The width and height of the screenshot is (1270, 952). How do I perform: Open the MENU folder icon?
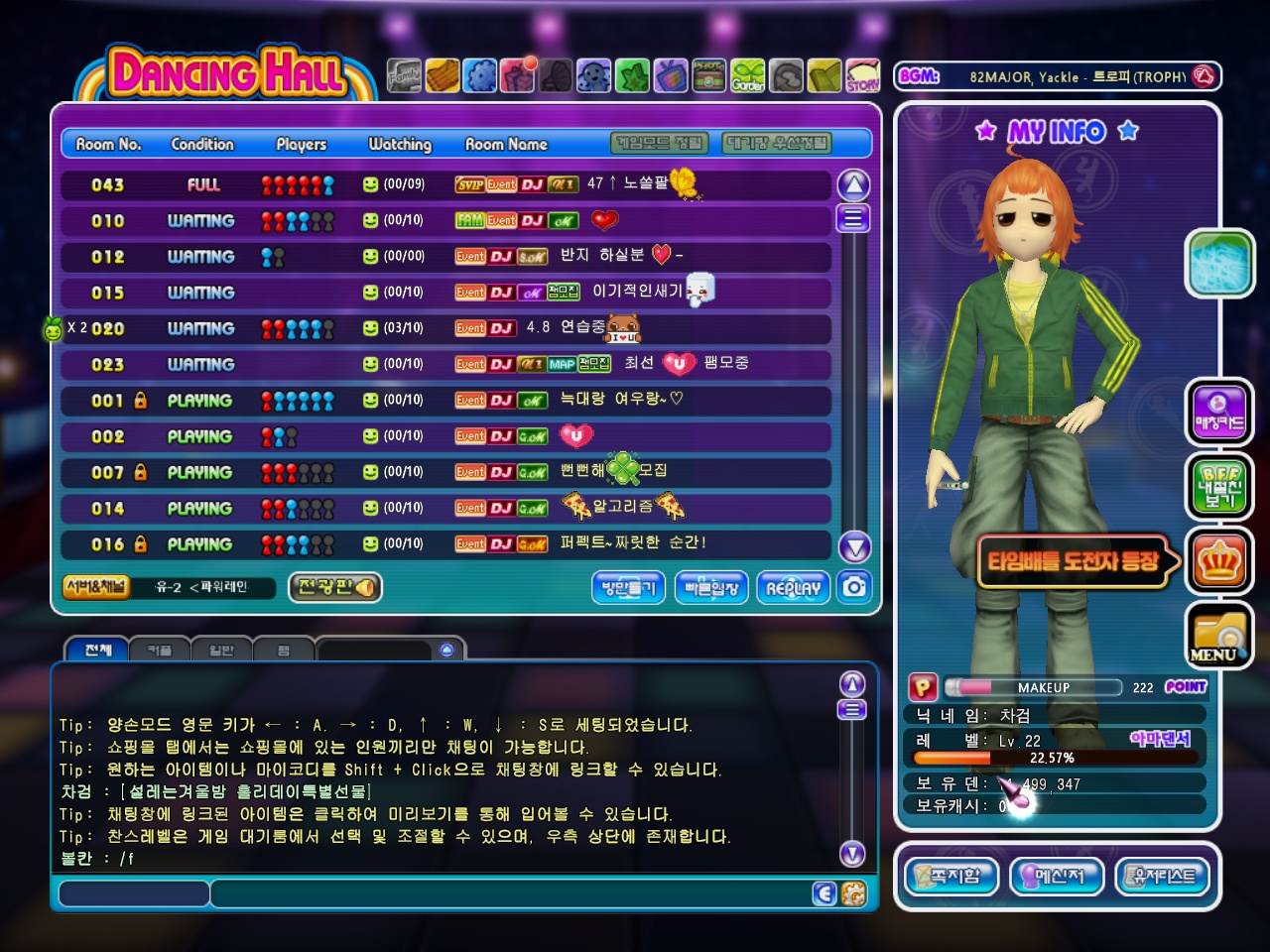pyautogui.click(x=1218, y=637)
